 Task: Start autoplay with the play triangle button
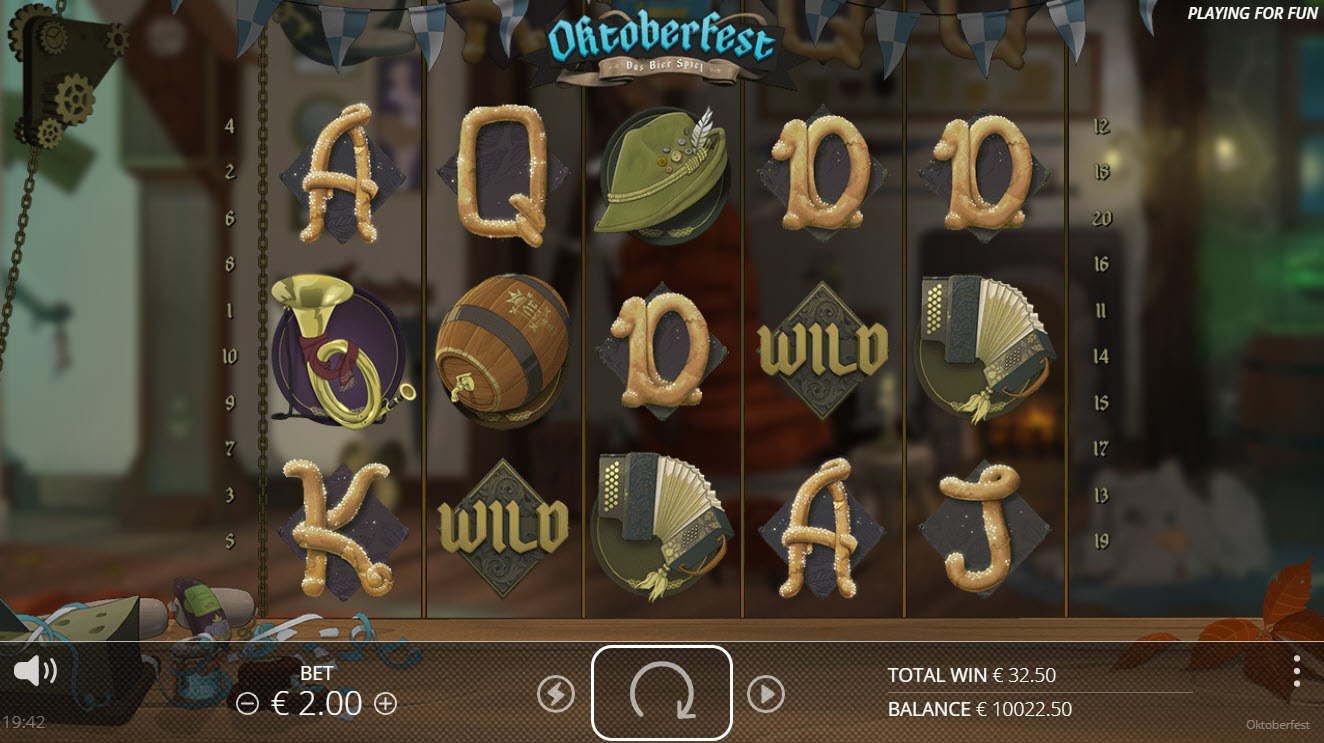(x=766, y=694)
